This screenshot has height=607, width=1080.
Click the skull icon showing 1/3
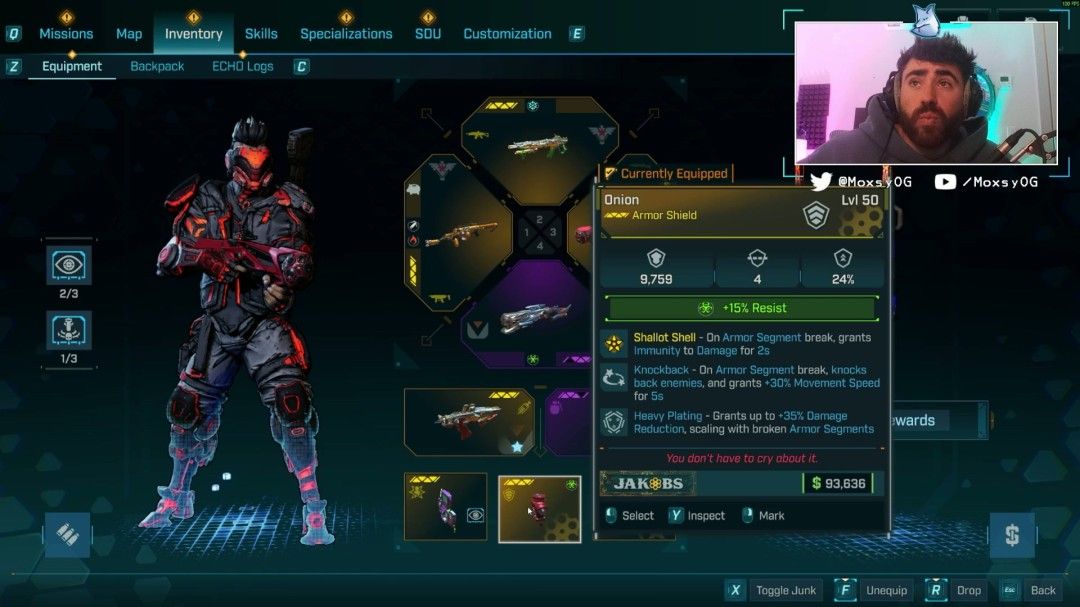pyautogui.click(x=69, y=330)
